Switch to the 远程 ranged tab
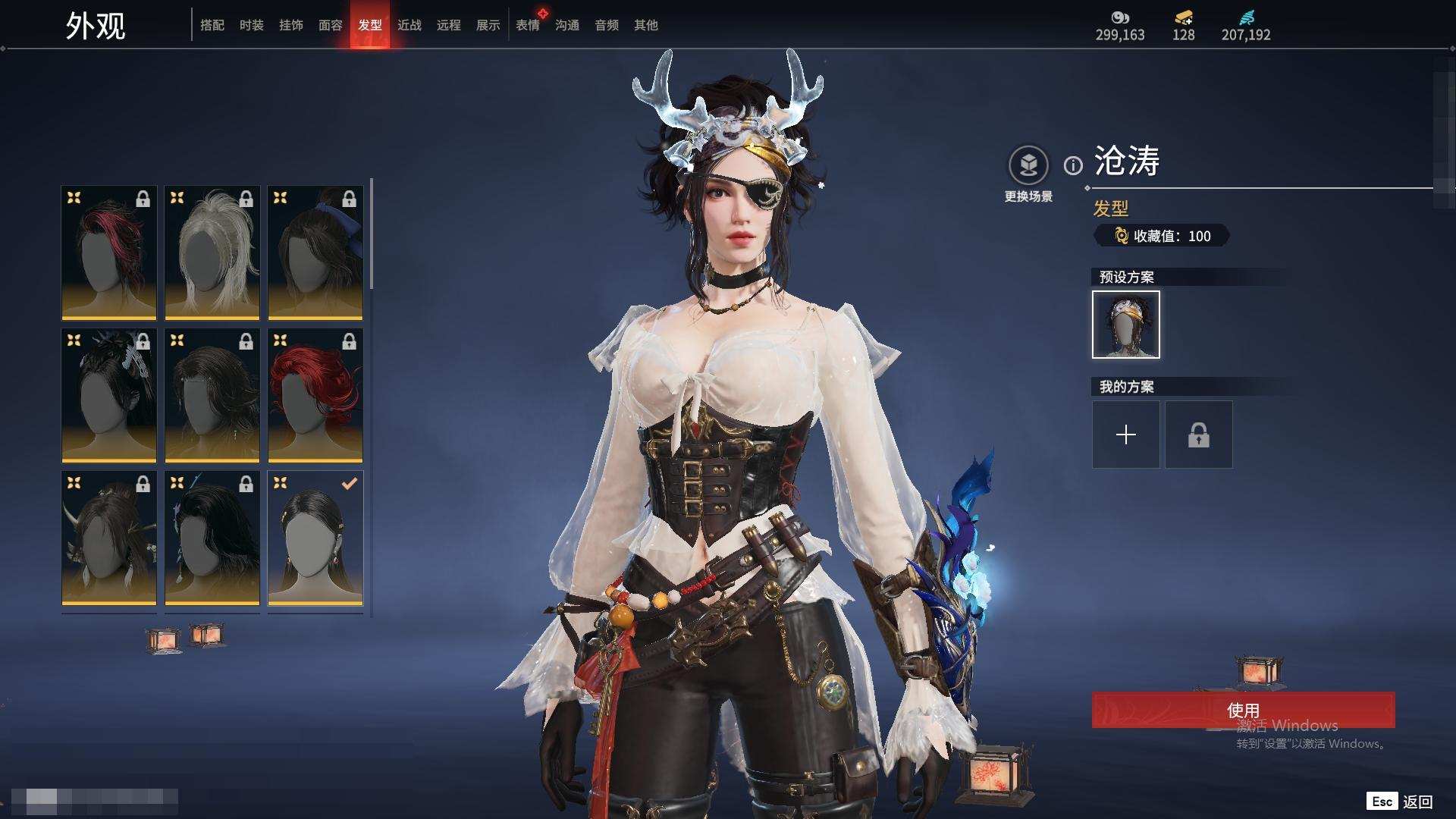 pos(448,25)
